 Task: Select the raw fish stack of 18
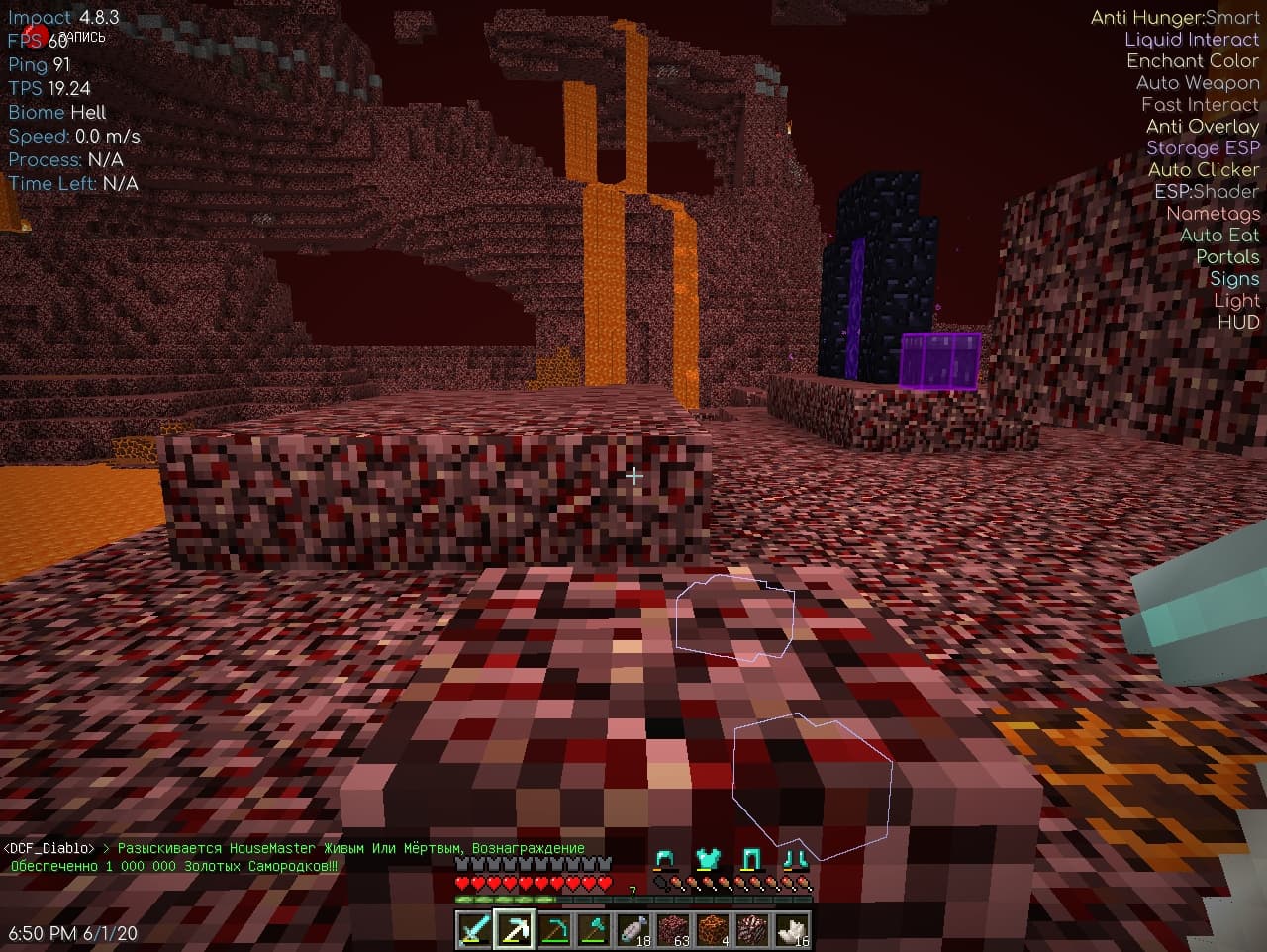pyautogui.click(x=633, y=930)
